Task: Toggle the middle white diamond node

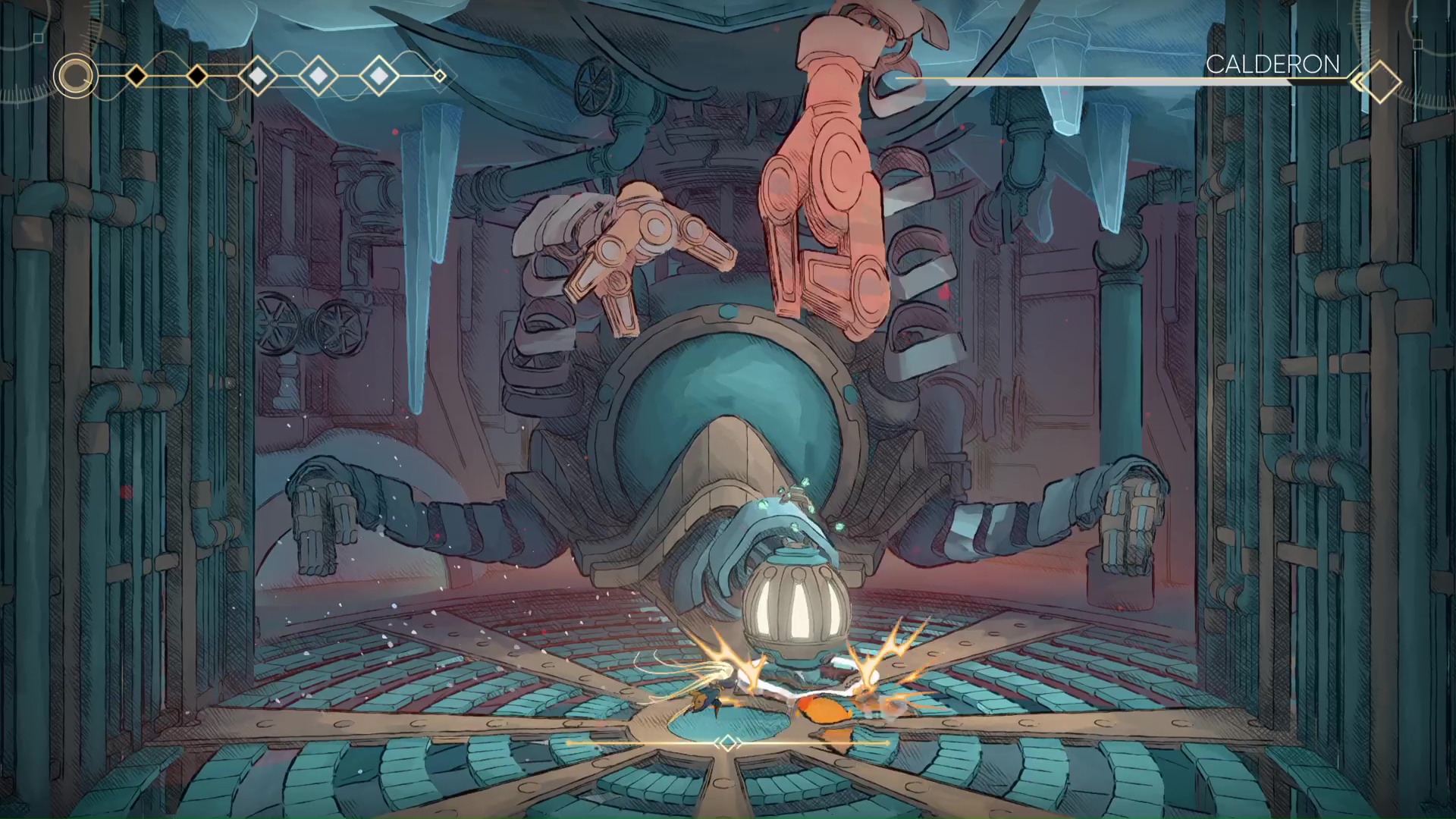Action: click(318, 76)
